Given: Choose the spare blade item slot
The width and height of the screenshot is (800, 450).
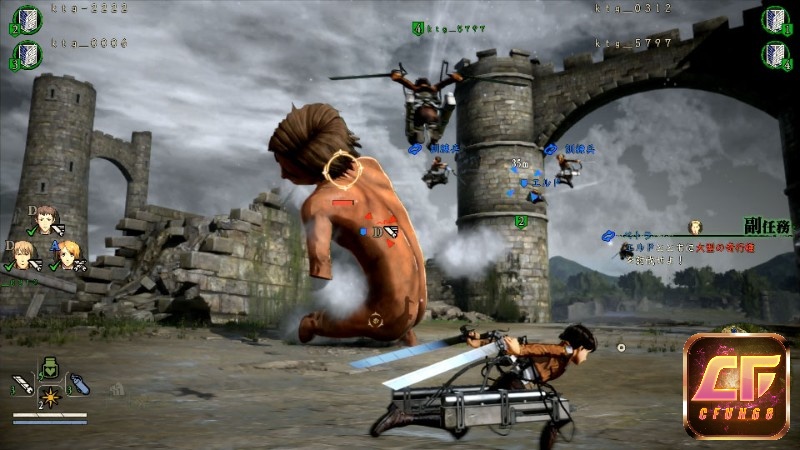Looking at the screenshot, I should [22, 383].
